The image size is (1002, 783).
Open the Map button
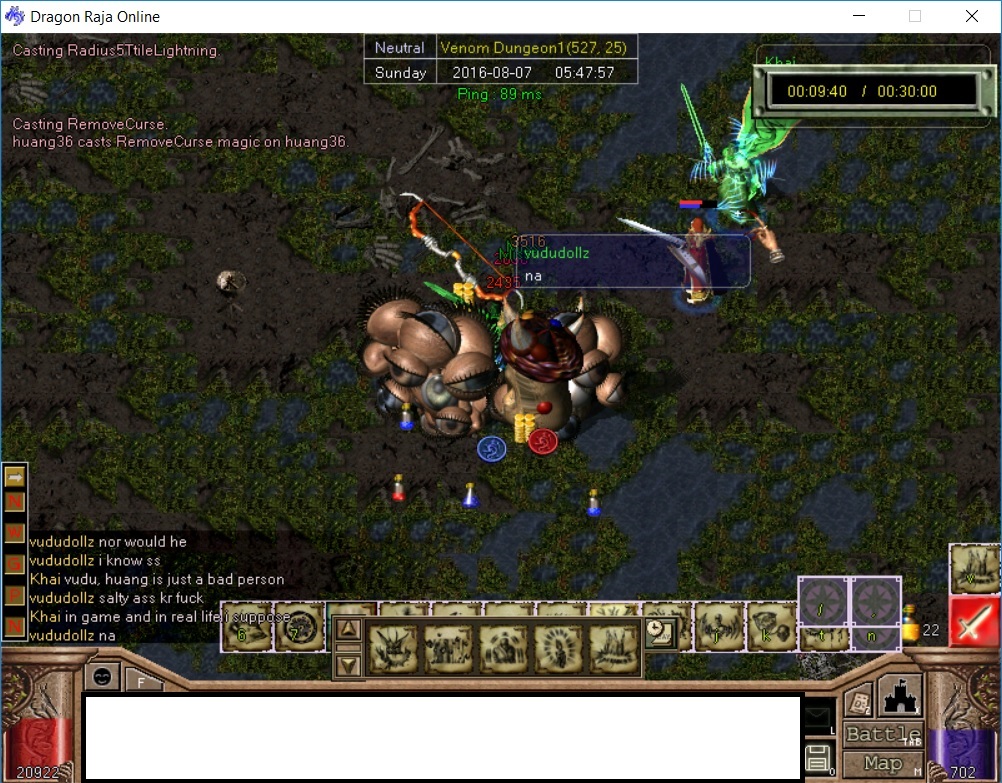point(883,764)
